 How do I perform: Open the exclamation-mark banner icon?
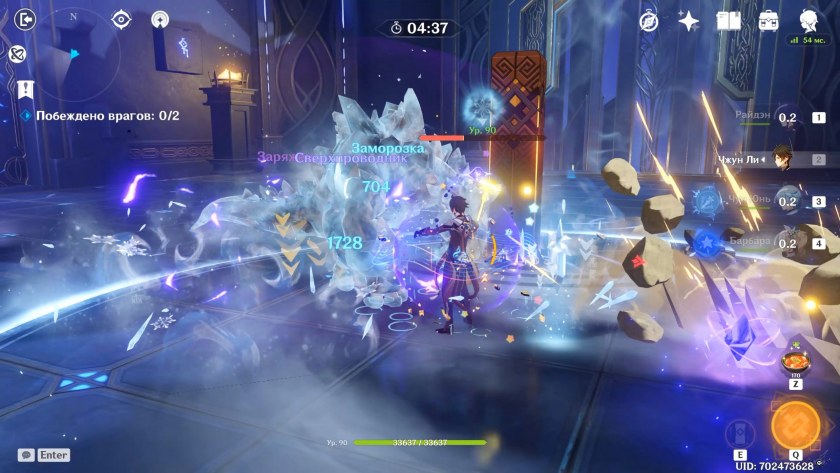click(x=25, y=89)
